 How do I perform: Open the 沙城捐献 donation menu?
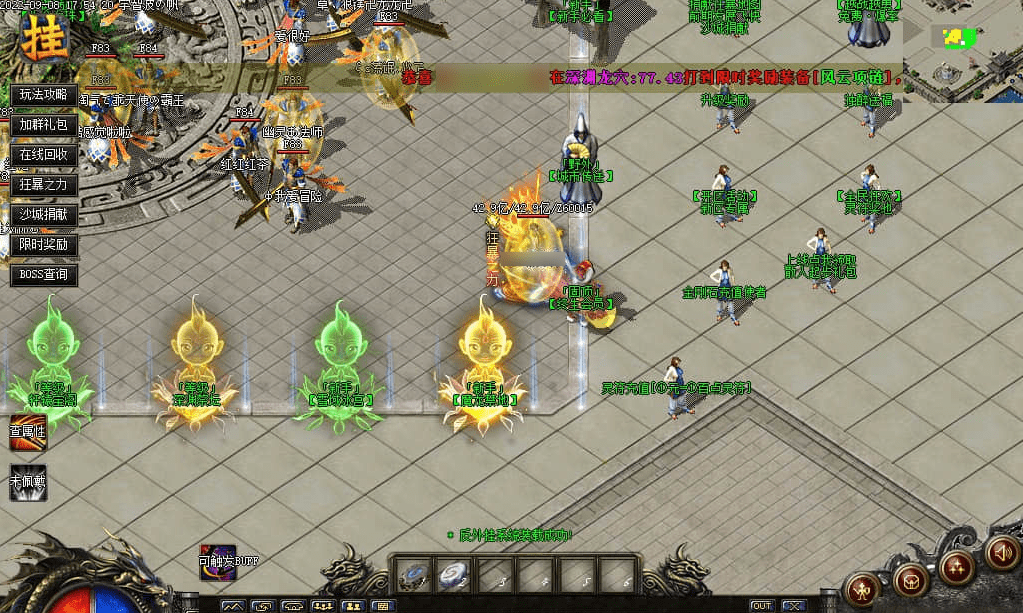43,215
